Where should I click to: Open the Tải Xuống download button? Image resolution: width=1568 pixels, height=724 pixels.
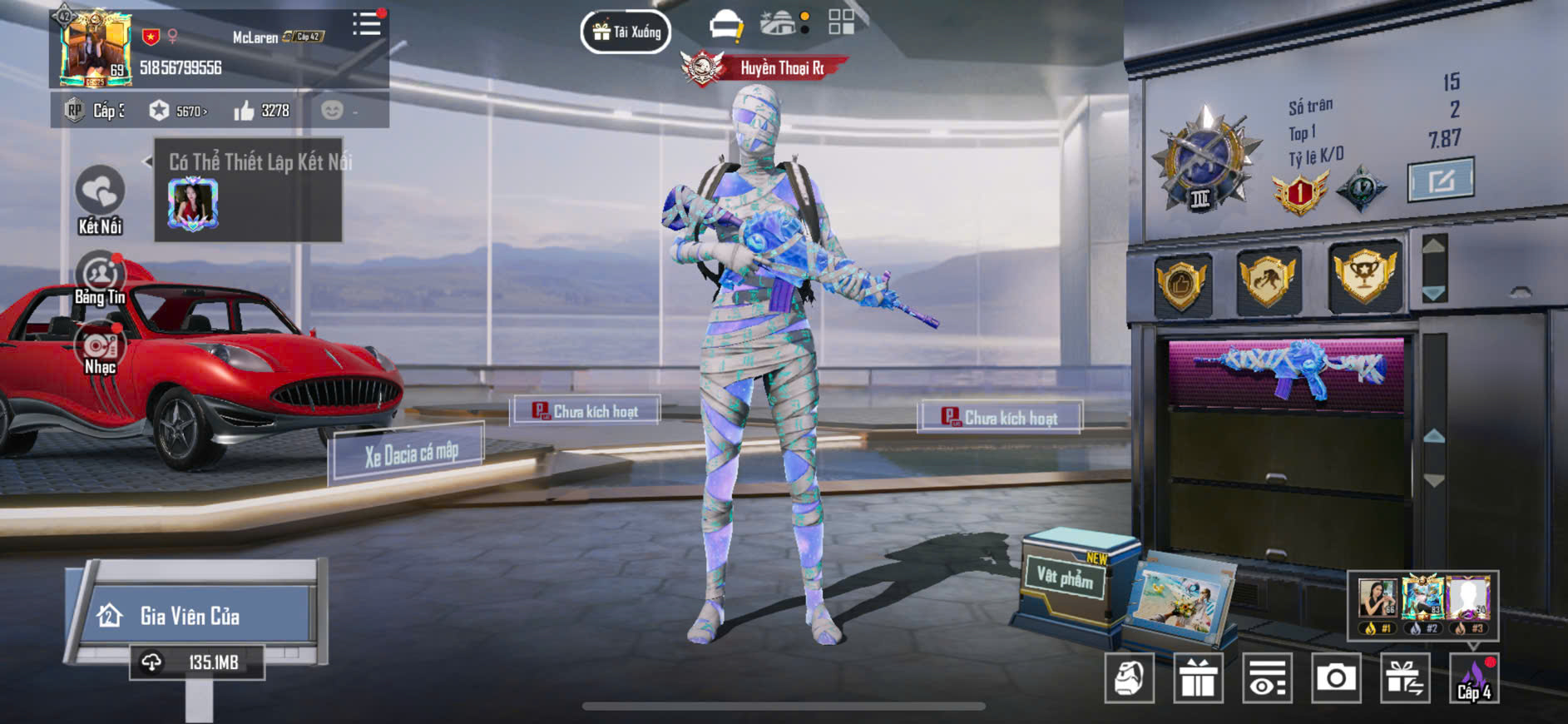pos(626,32)
